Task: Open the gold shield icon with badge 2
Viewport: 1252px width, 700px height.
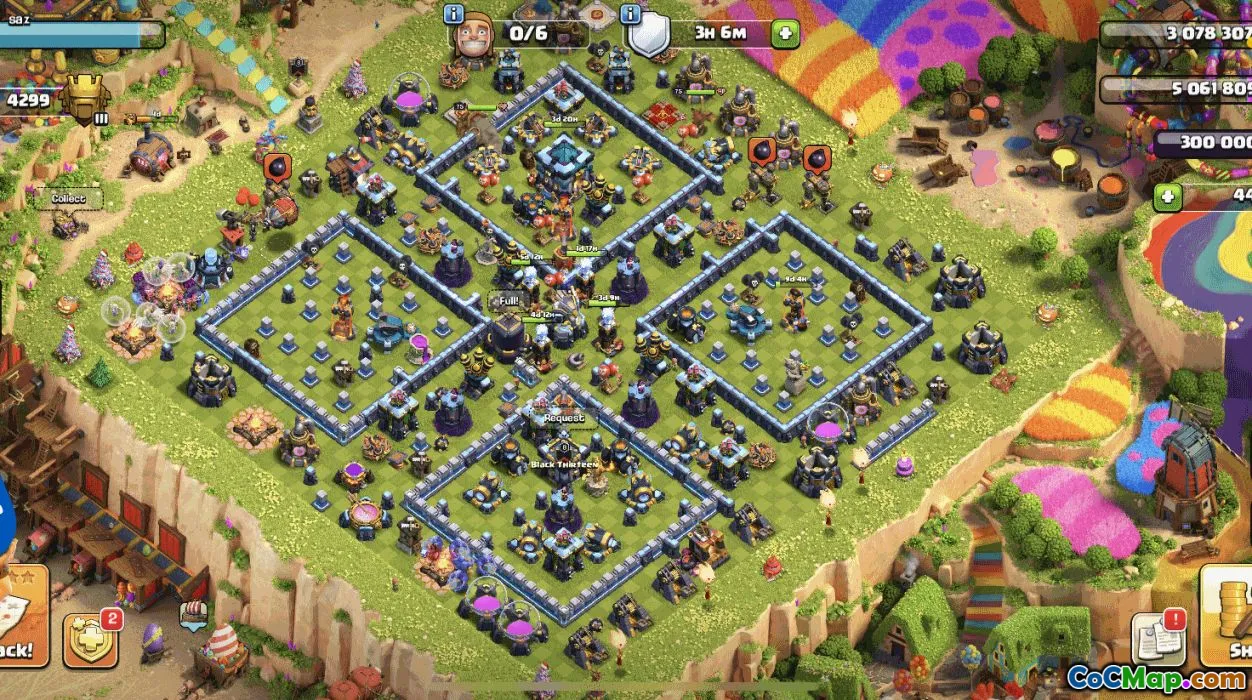Action: [91, 639]
